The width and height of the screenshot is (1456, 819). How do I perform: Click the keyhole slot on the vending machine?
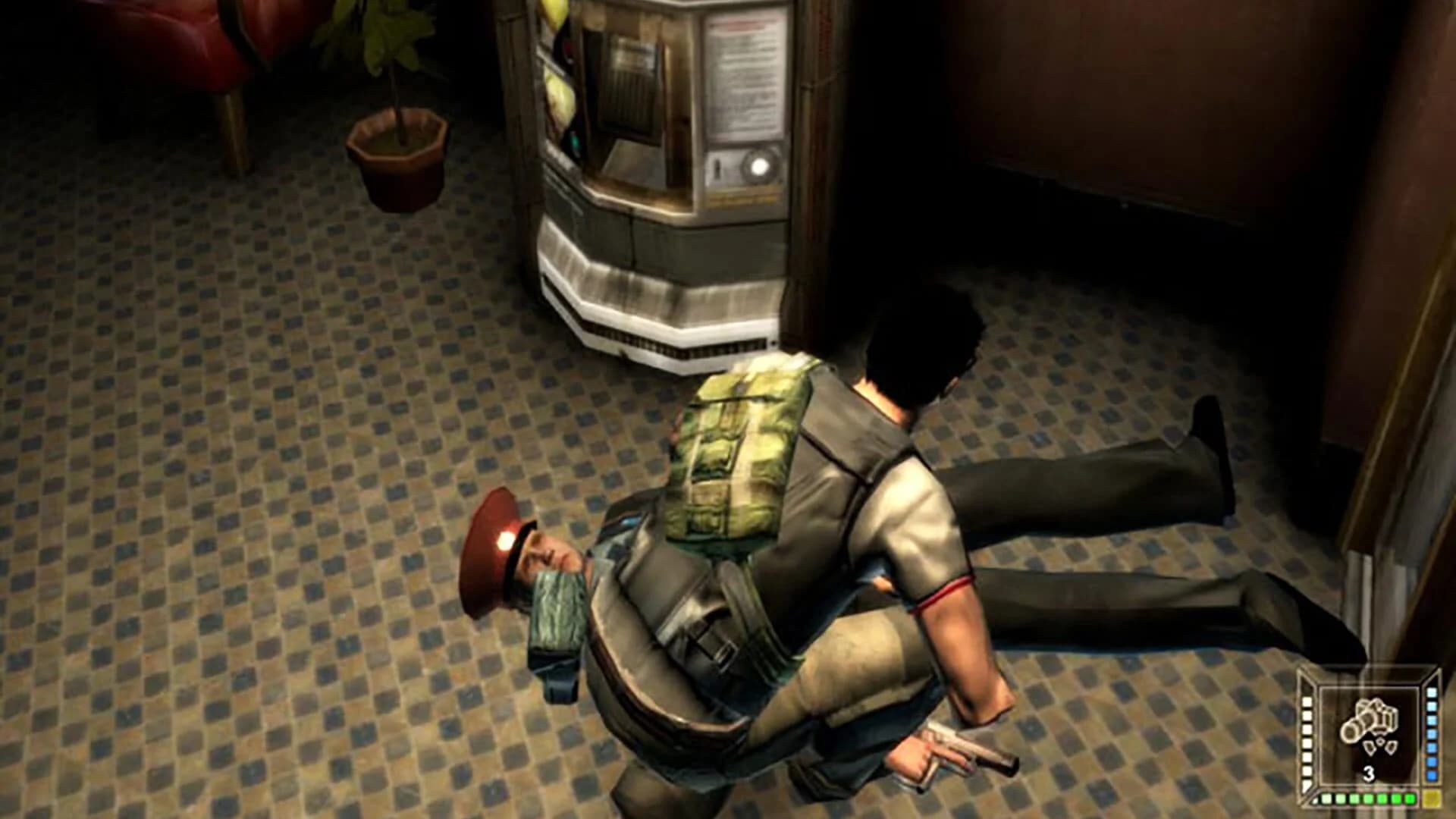tap(717, 166)
